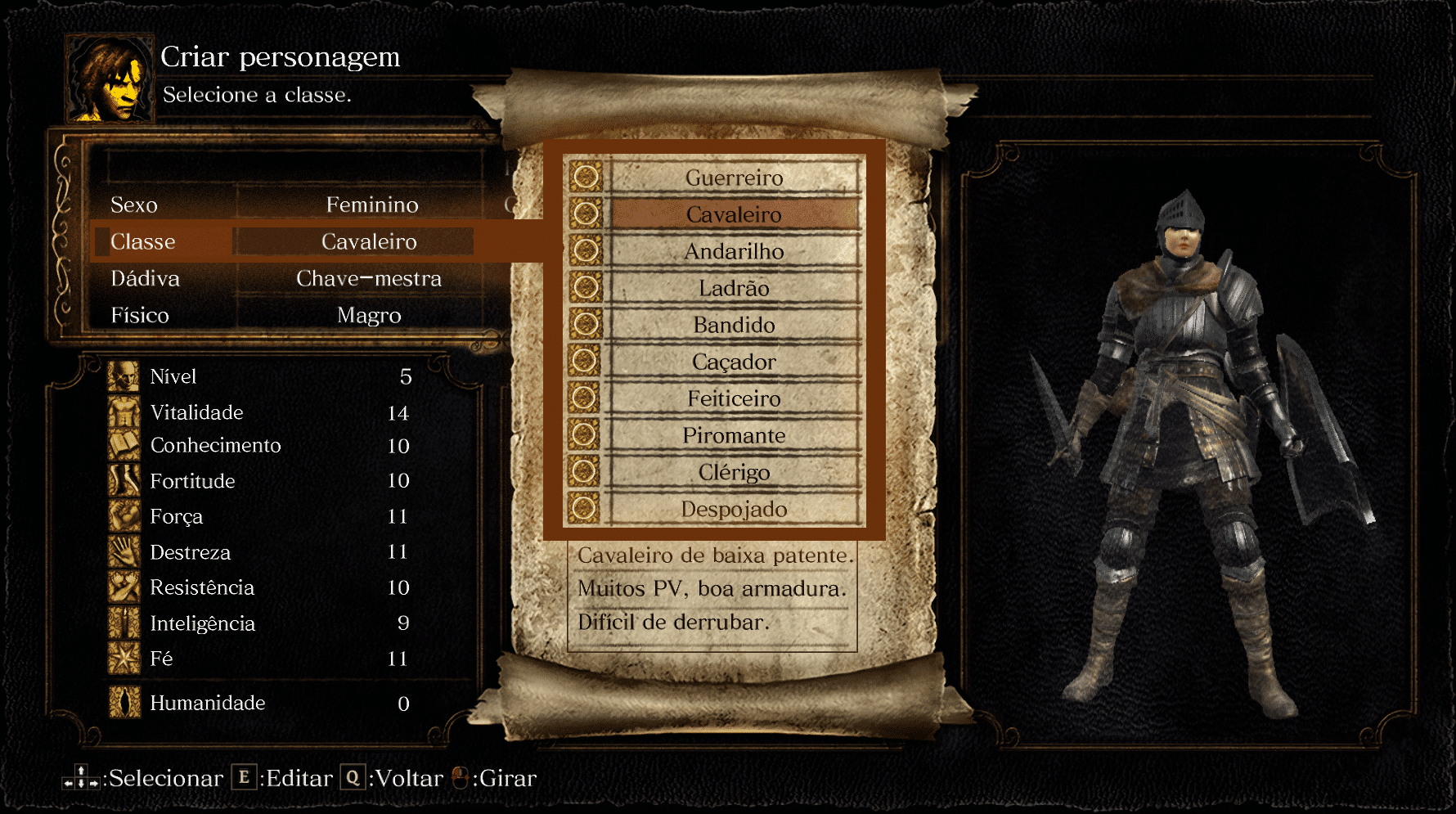Click the Humanidade counter icon
The image size is (1456, 814).
(124, 703)
